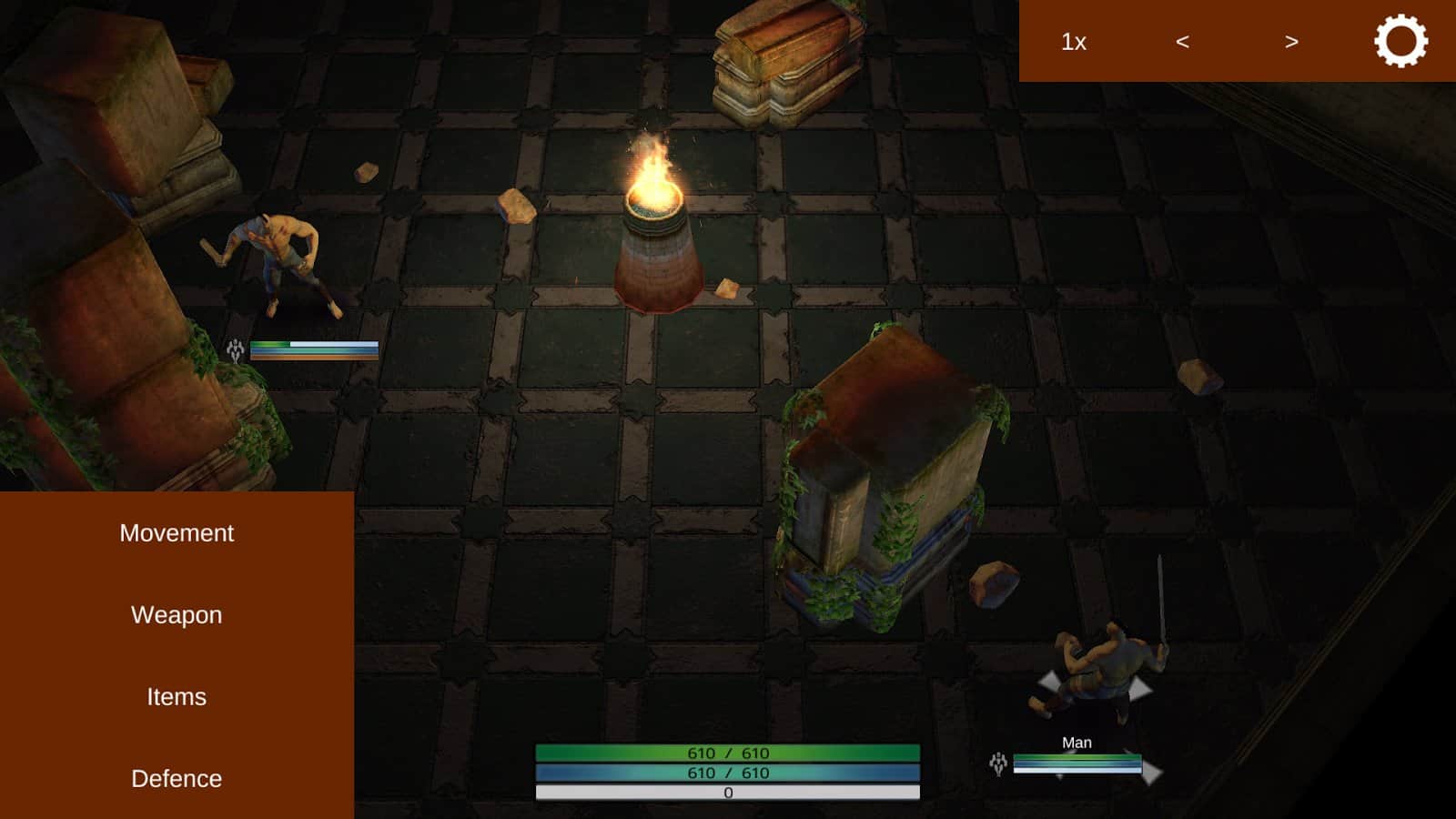1456x819 pixels.
Task: Select the Weapon command
Action: click(x=177, y=615)
